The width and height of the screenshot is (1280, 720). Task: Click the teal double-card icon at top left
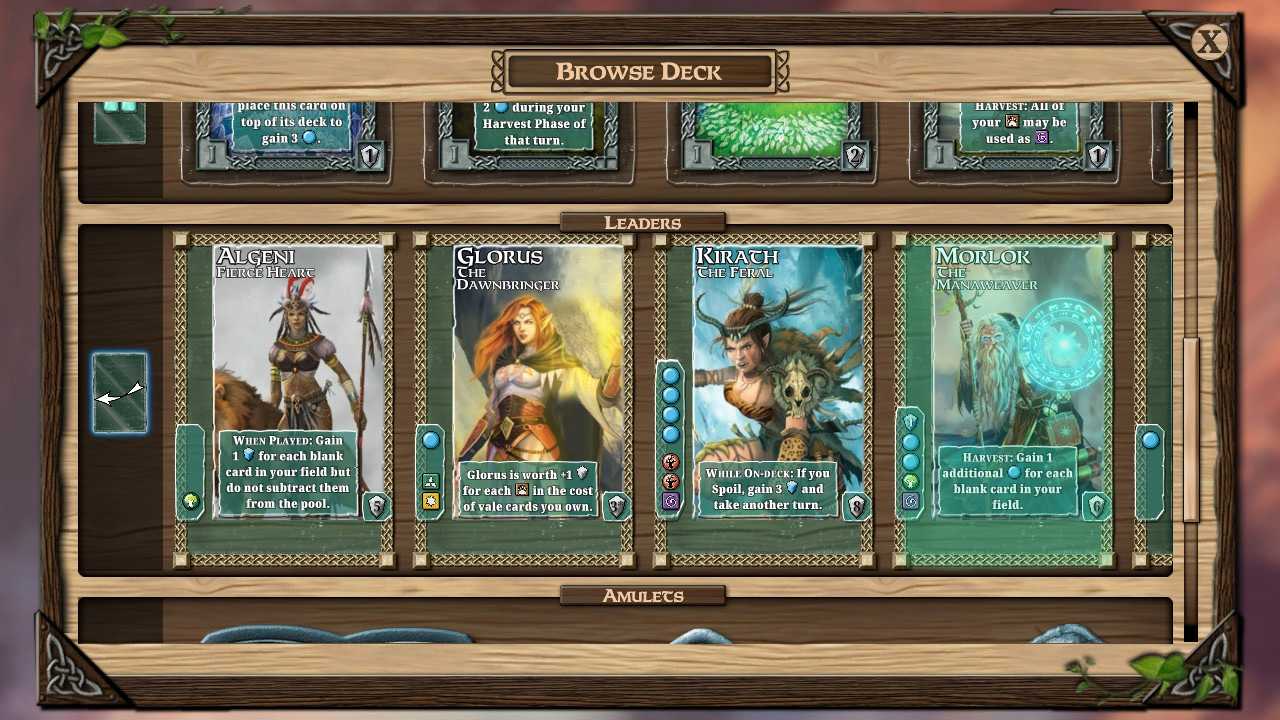coord(119,121)
